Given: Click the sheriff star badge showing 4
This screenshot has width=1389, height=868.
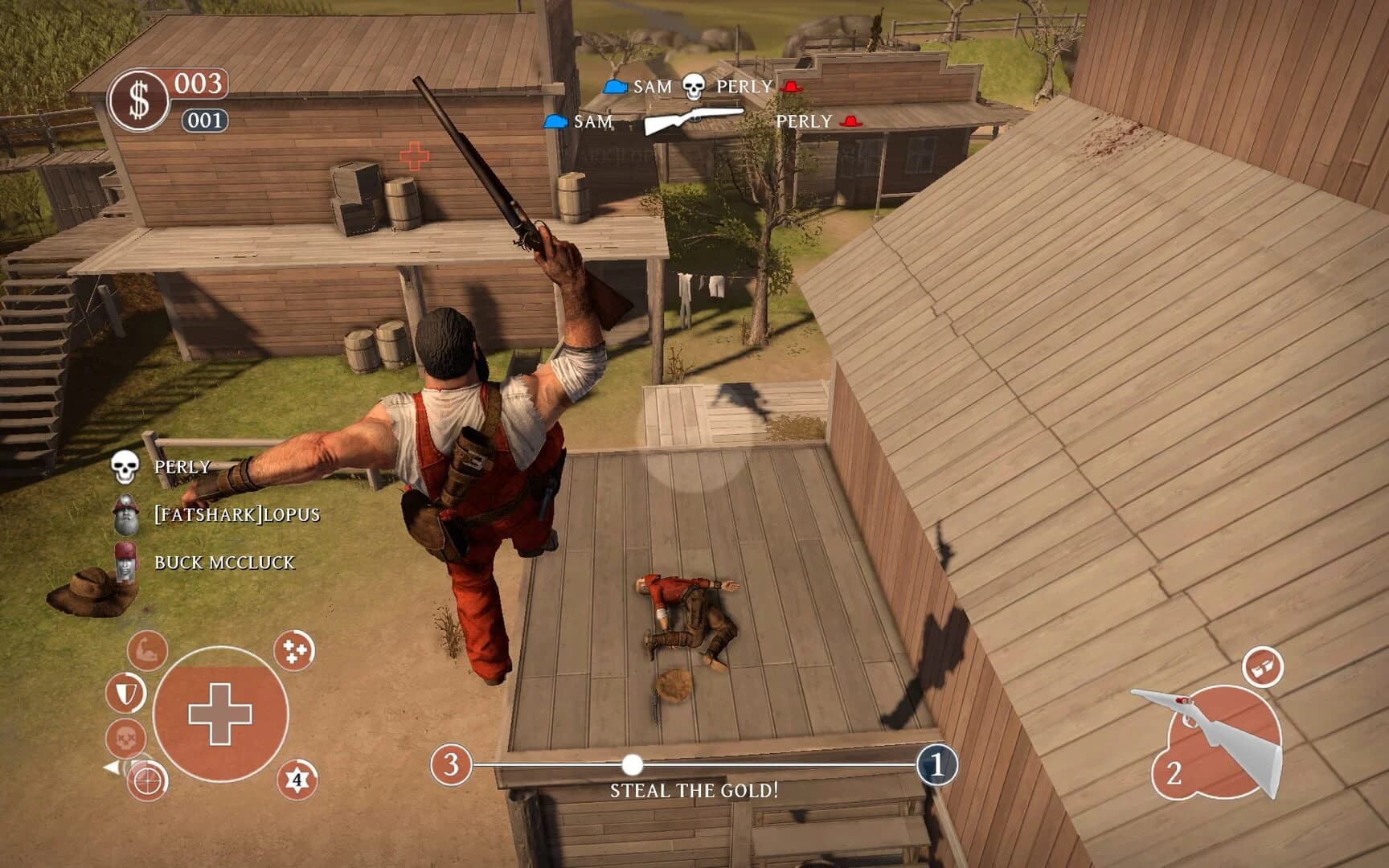Looking at the screenshot, I should coord(297,780).
